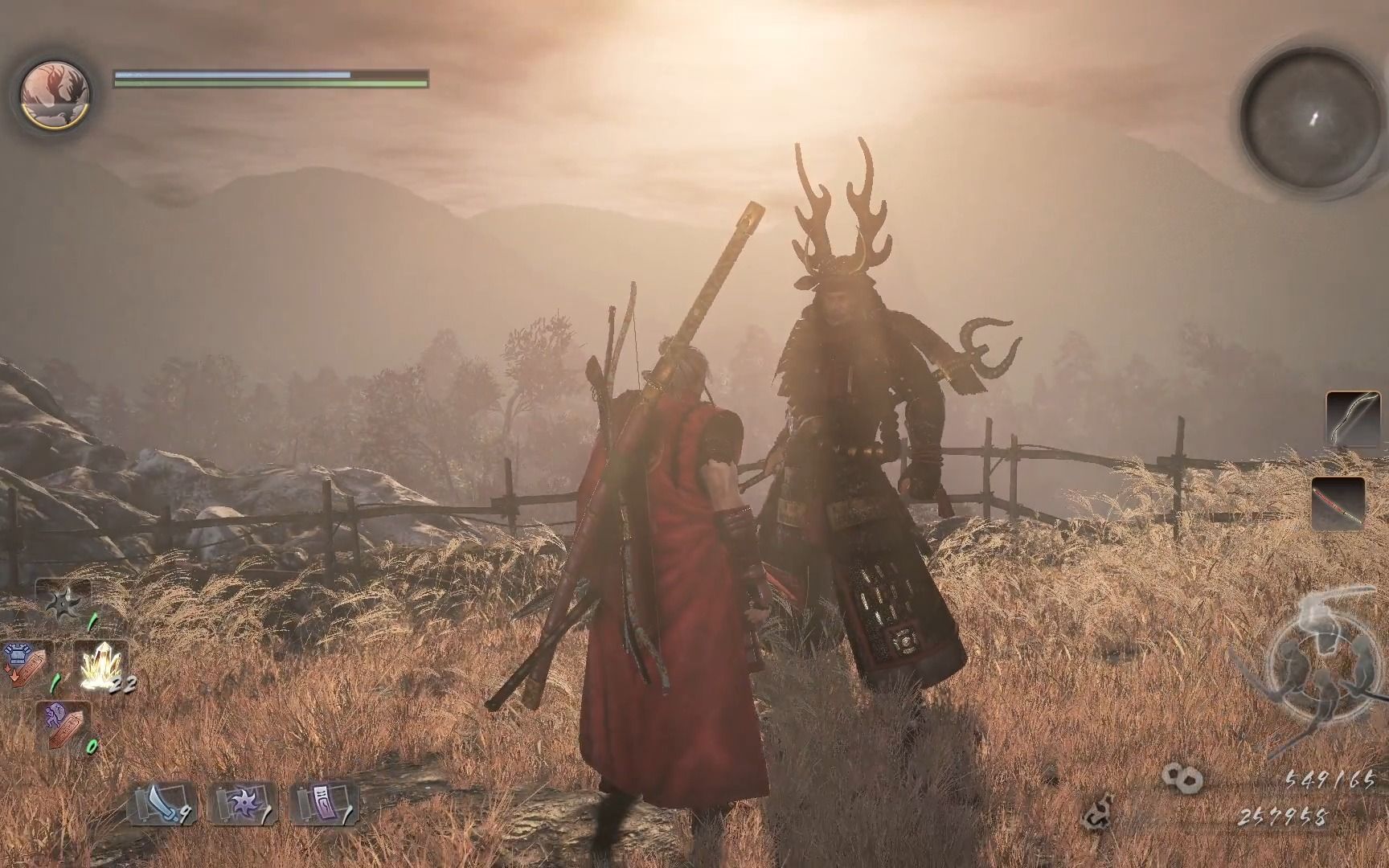
Task: Select the equipped bow weapon slot
Action: point(1346,418)
